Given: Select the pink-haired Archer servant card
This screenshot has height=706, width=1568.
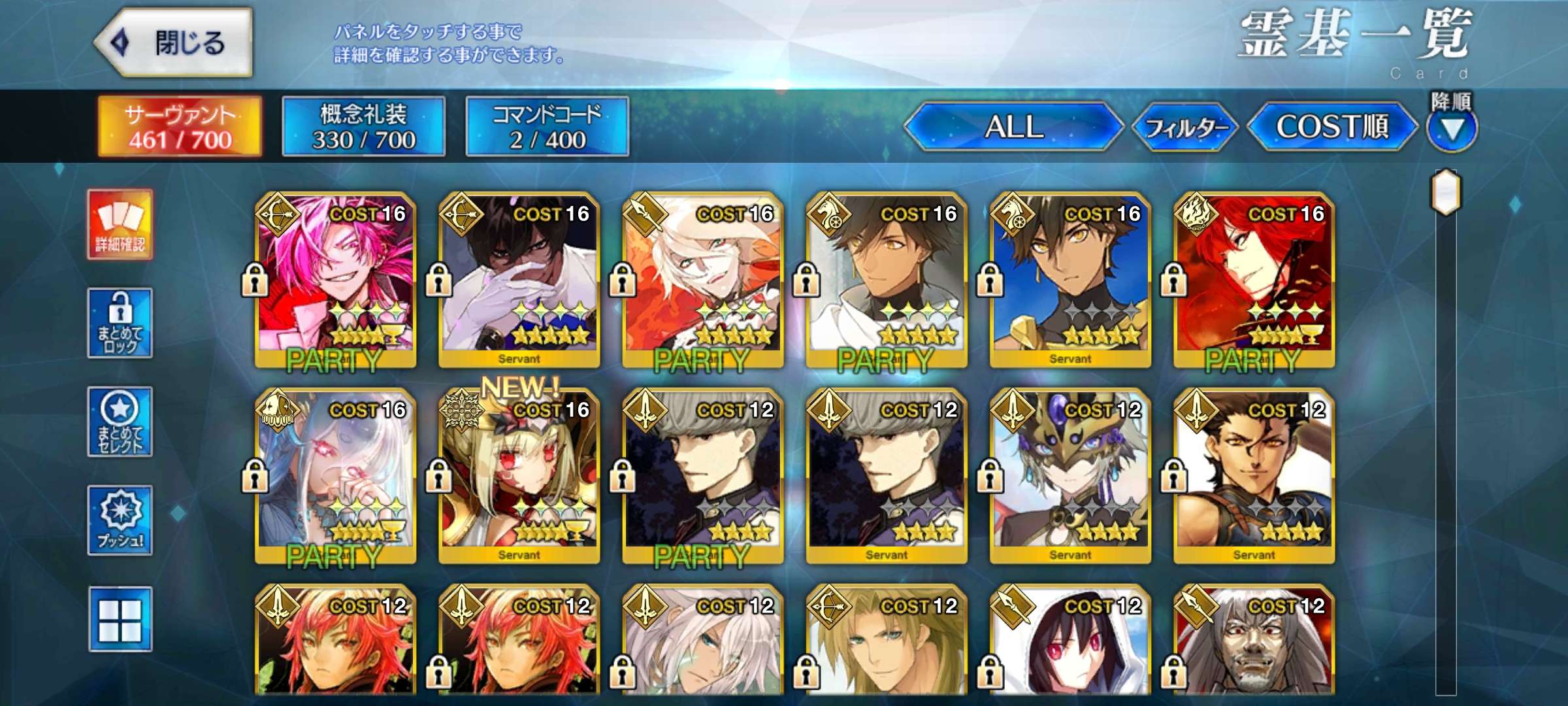Looking at the screenshot, I should coord(336,279).
